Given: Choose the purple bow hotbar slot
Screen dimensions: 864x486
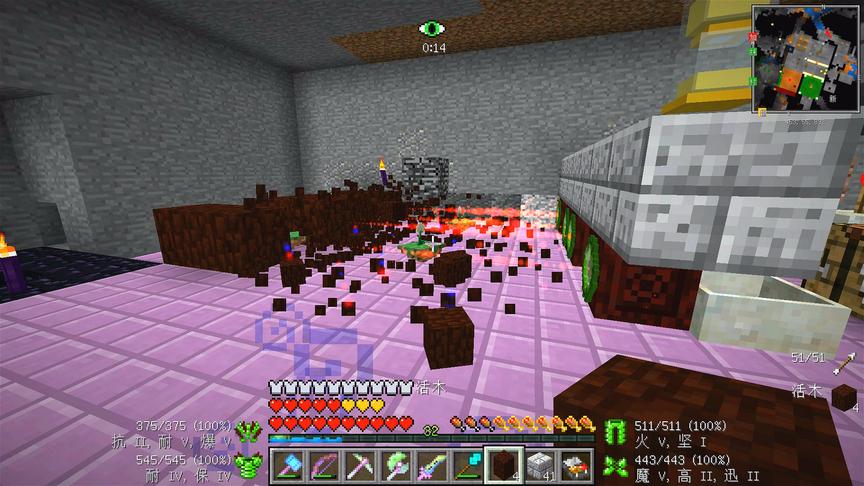Looking at the screenshot, I should click(x=323, y=465).
